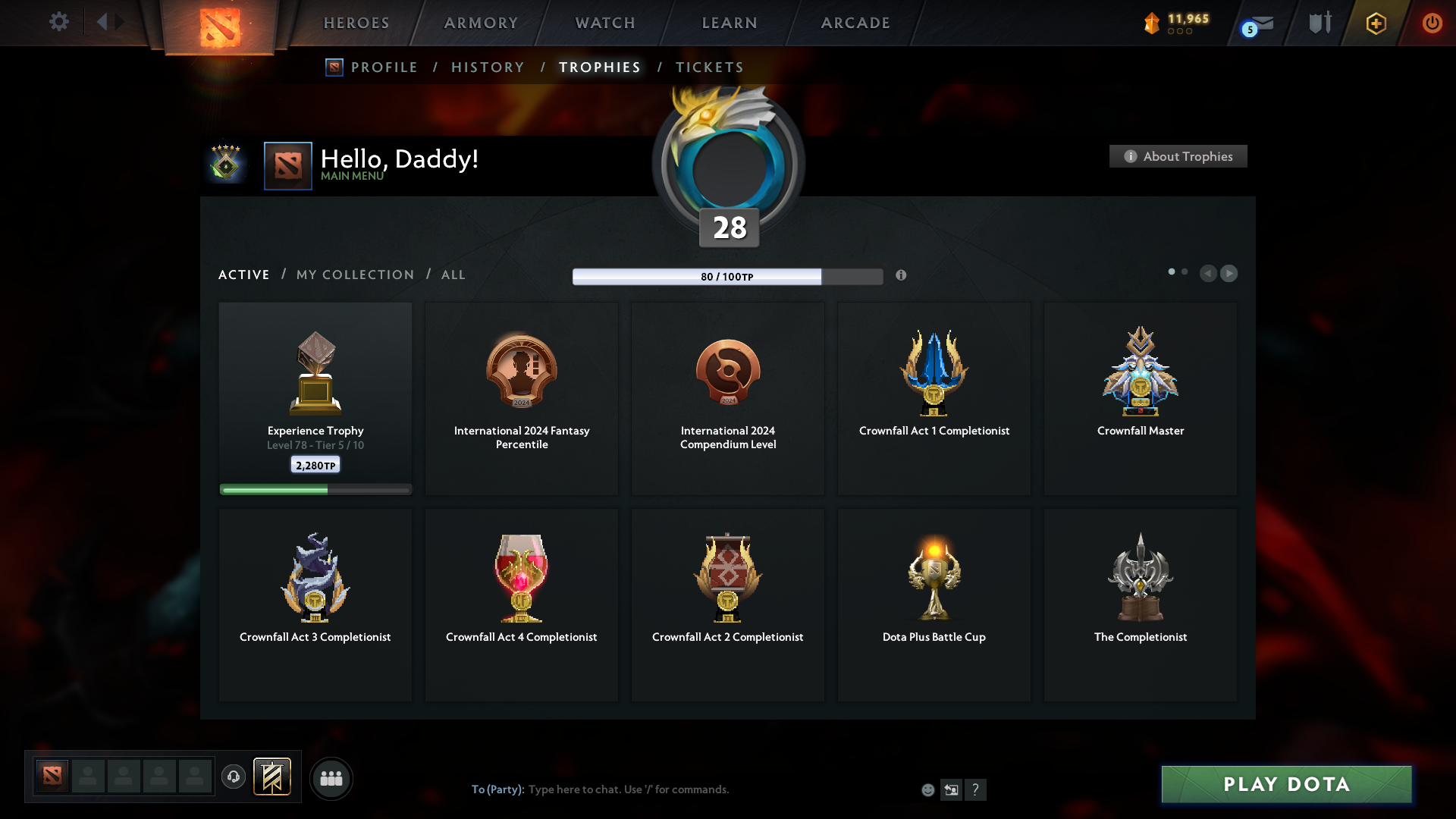Viewport: 1456px width, 819px height.
Task: Select the second trophy page dot
Action: tap(1185, 271)
